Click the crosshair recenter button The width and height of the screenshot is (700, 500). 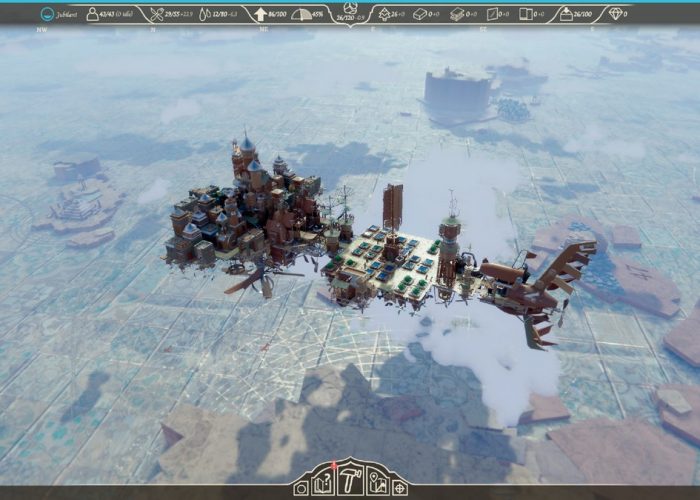pyautogui.click(x=400, y=488)
